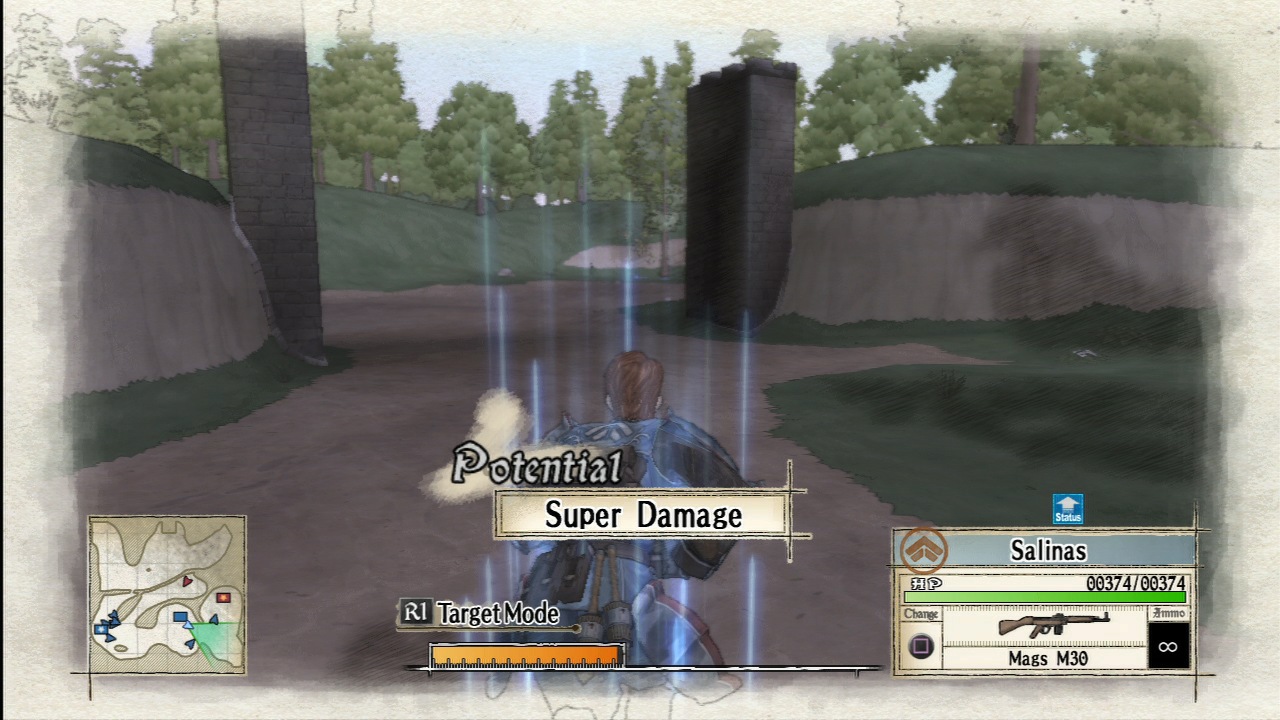The height and width of the screenshot is (720, 1280).
Task: Select the Salinas name bar
Action: pos(1048,549)
